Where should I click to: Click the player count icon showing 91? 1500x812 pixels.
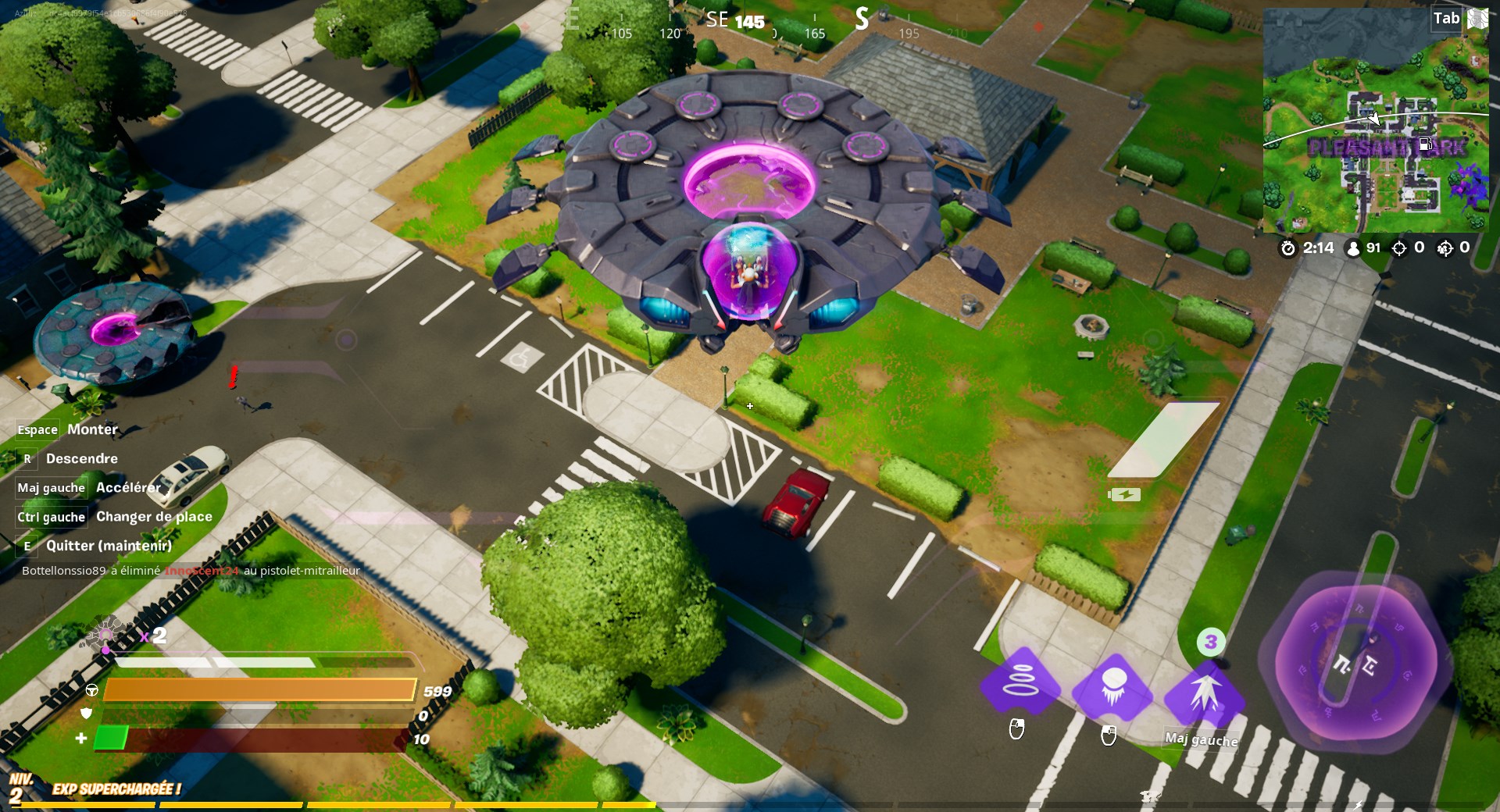click(x=1352, y=248)
